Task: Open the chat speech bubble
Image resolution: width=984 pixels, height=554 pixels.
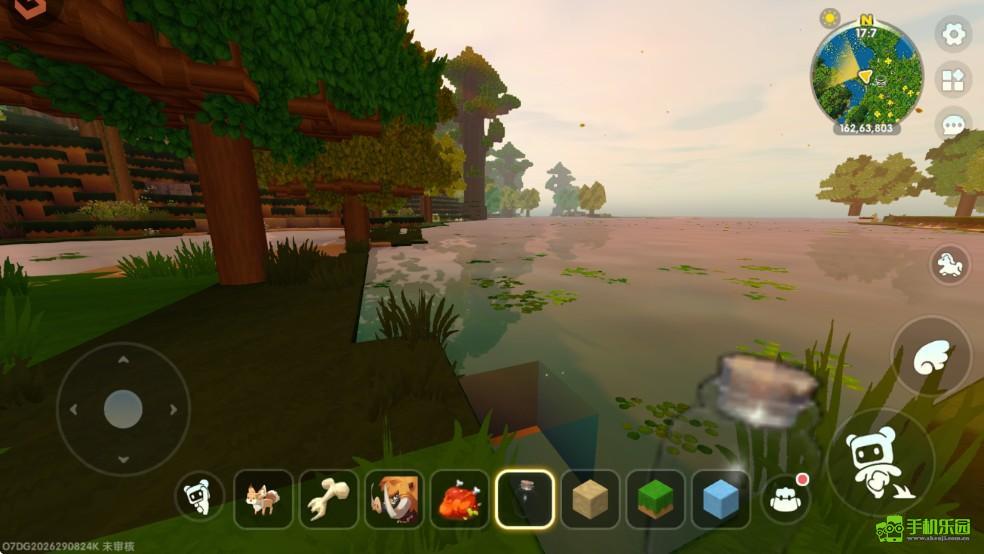Action: coord(953,126)
